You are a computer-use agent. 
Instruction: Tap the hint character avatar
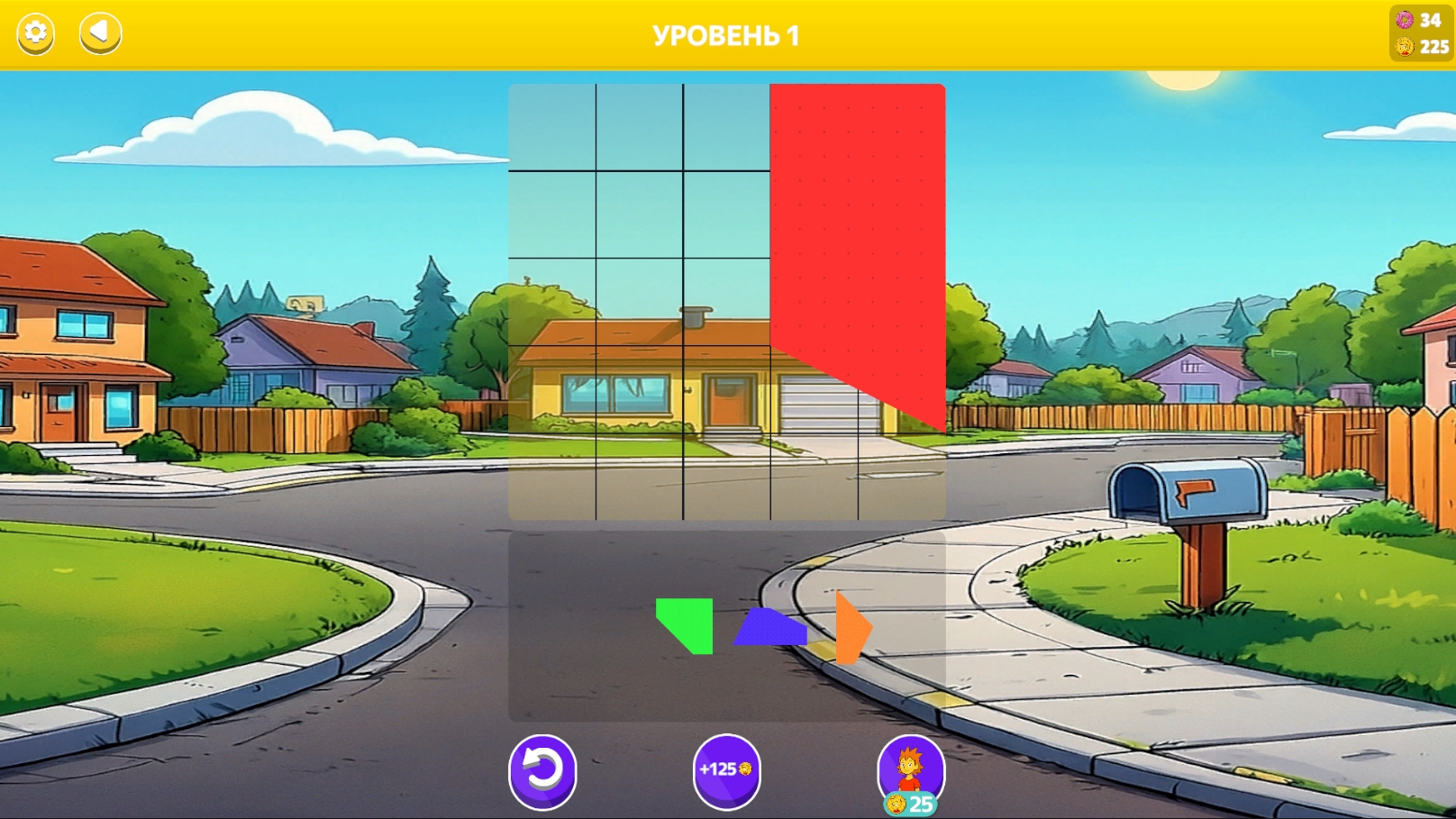point(911,767)
